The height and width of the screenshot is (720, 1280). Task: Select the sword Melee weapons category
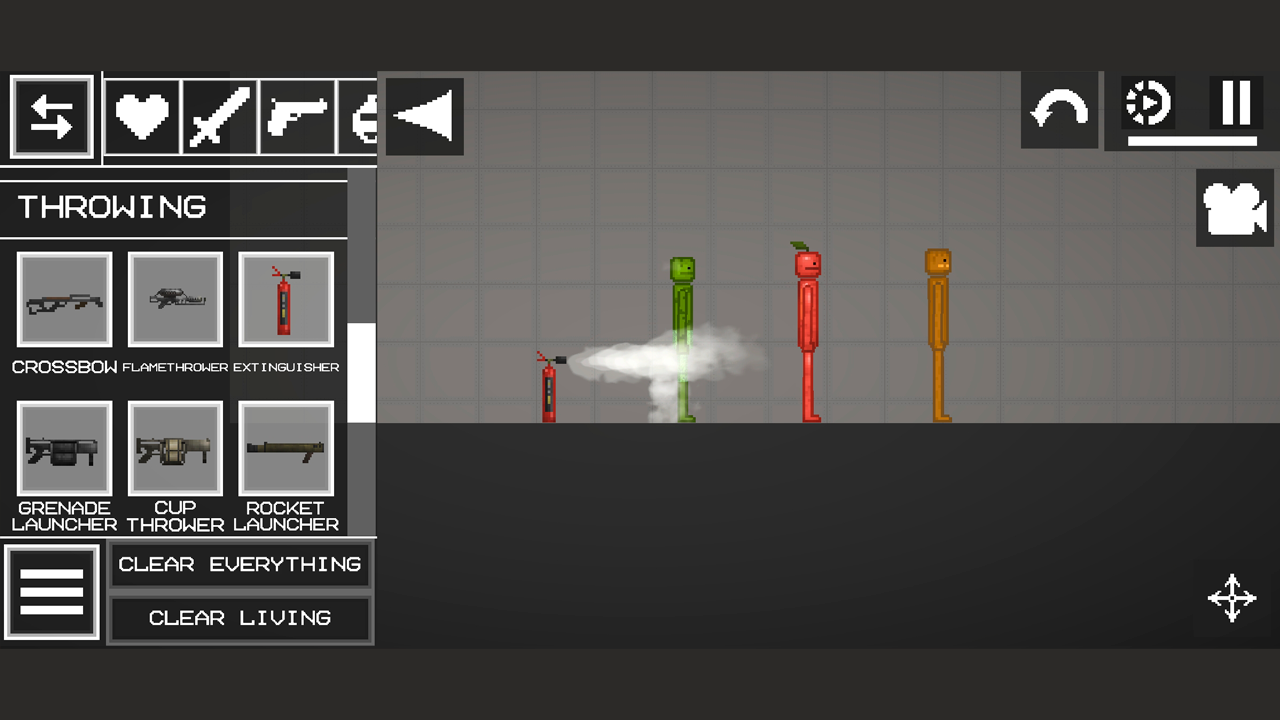[218, 116]
